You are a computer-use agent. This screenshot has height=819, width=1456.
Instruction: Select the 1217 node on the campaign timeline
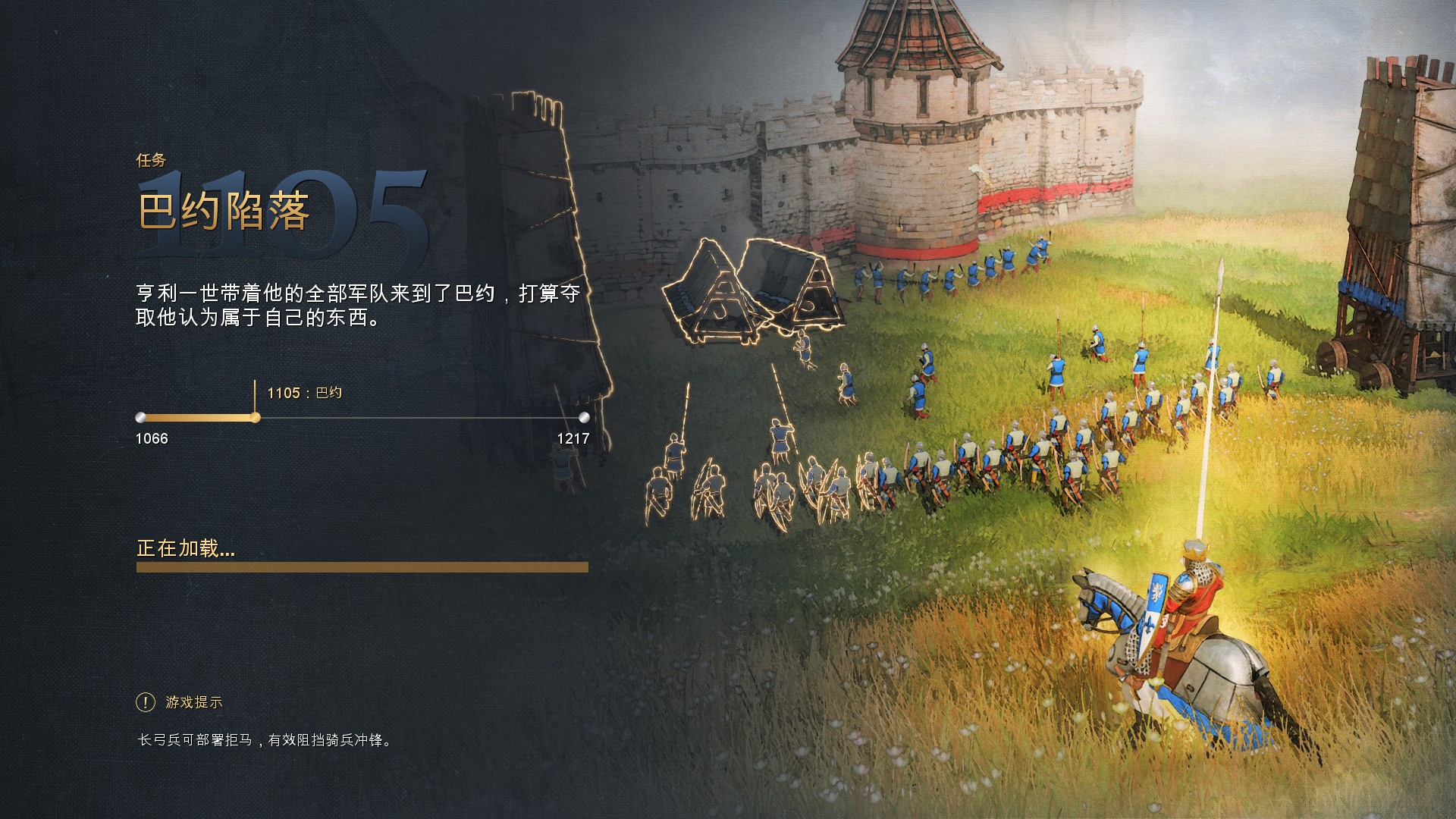[584, 416]
